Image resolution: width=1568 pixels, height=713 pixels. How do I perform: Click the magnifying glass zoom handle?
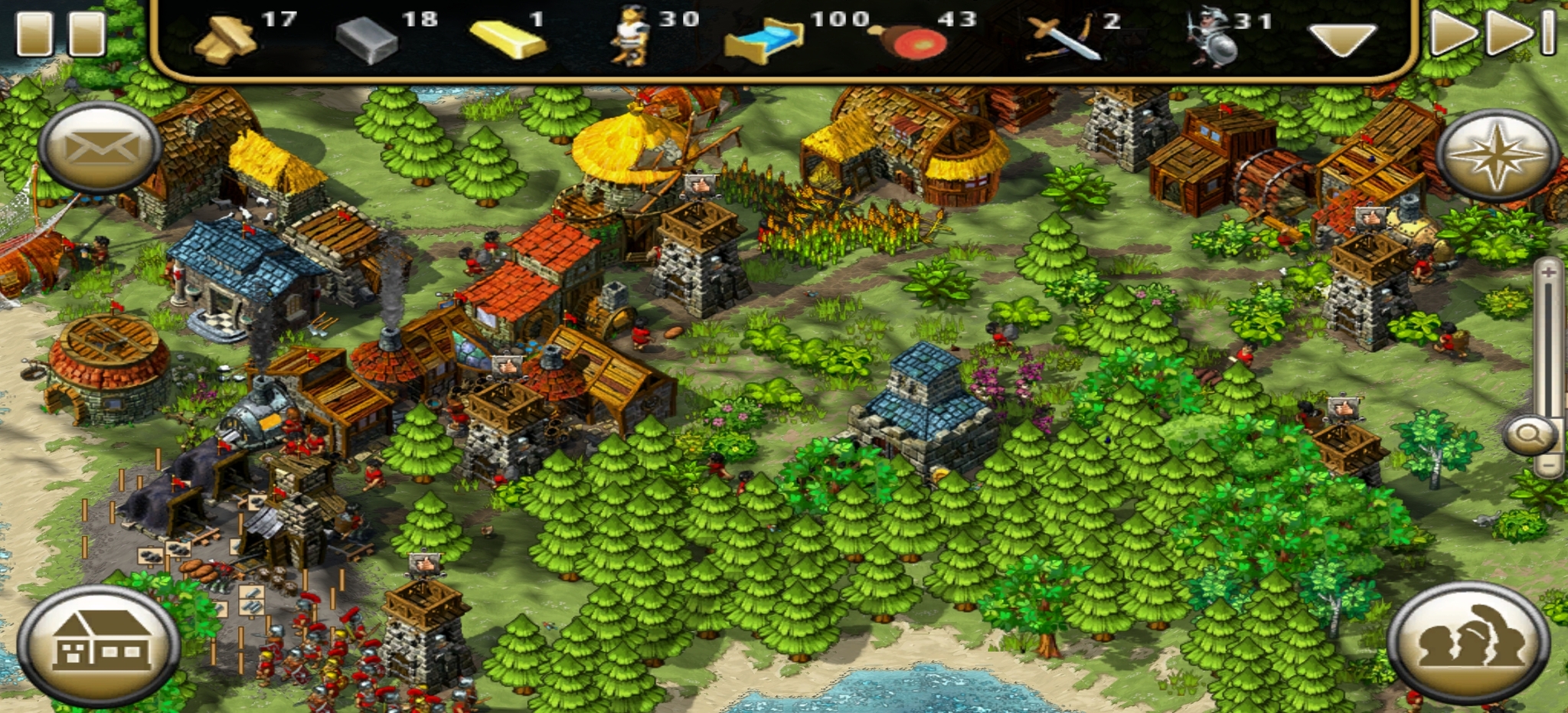1530,435
